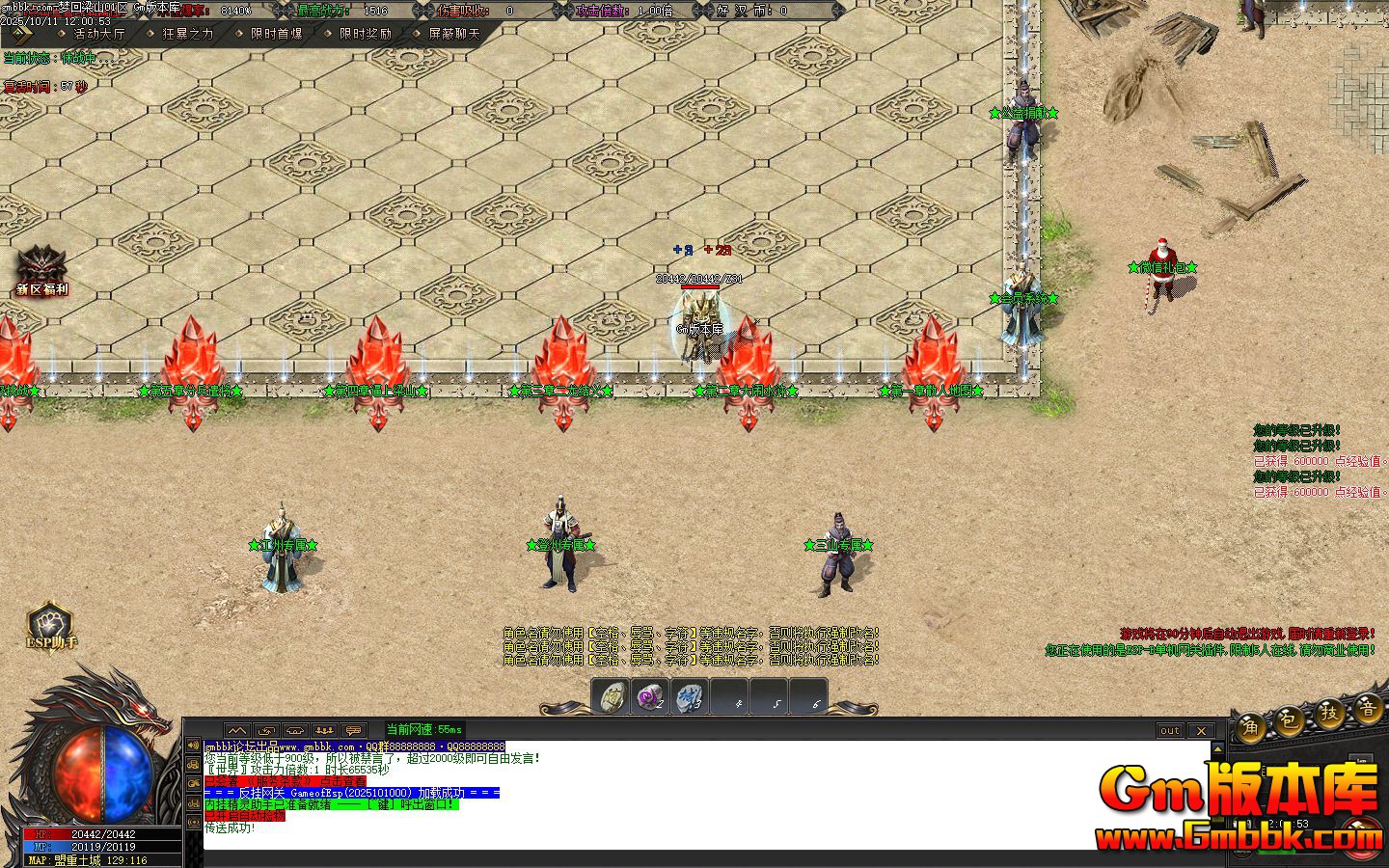Select the speech bubble chat channel button

(x=354, y=730)
